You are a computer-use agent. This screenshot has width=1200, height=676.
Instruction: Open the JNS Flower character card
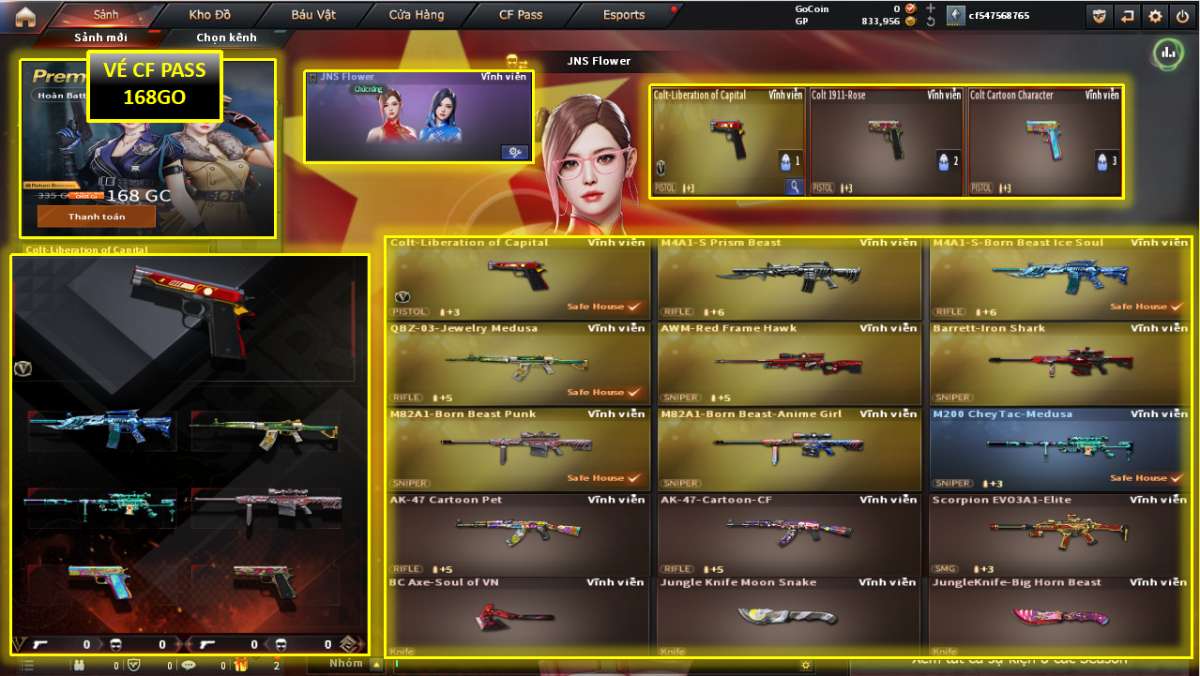tap(419, 116)
